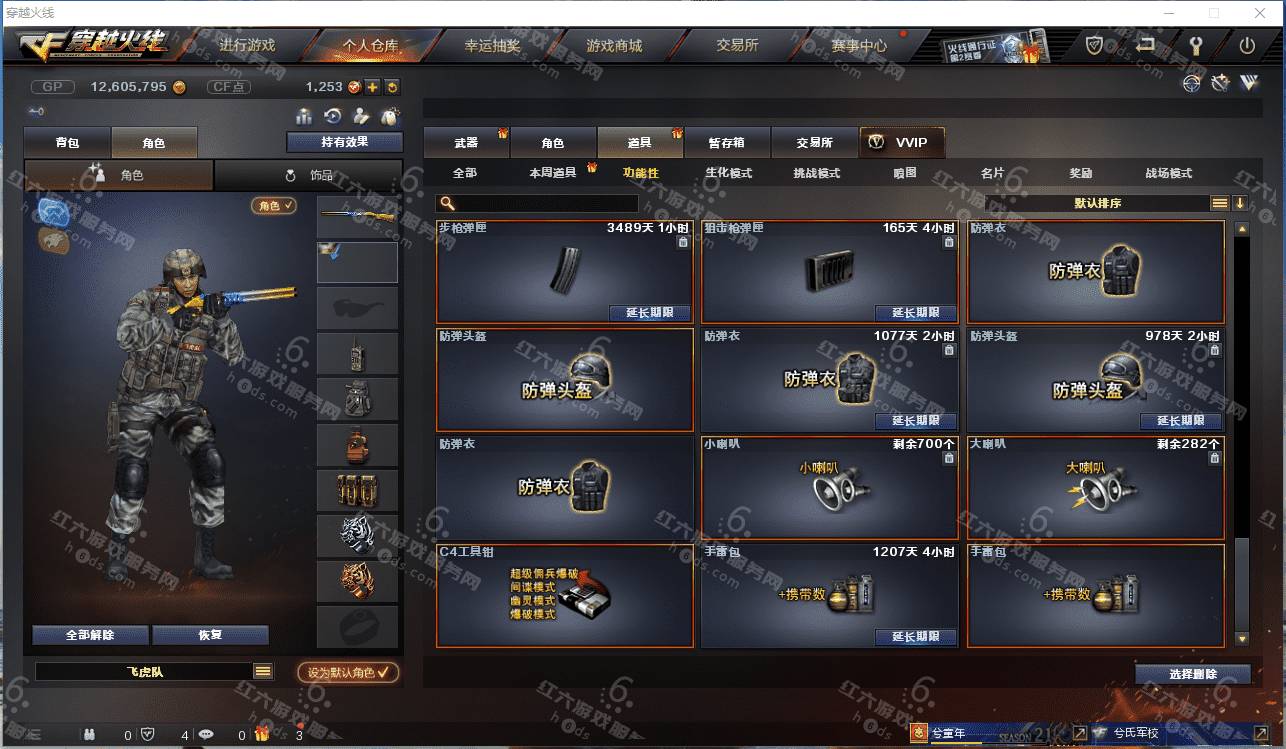Choose the 小喇叭 small speaker item
1286x749 pixels.
coord(829,486)
